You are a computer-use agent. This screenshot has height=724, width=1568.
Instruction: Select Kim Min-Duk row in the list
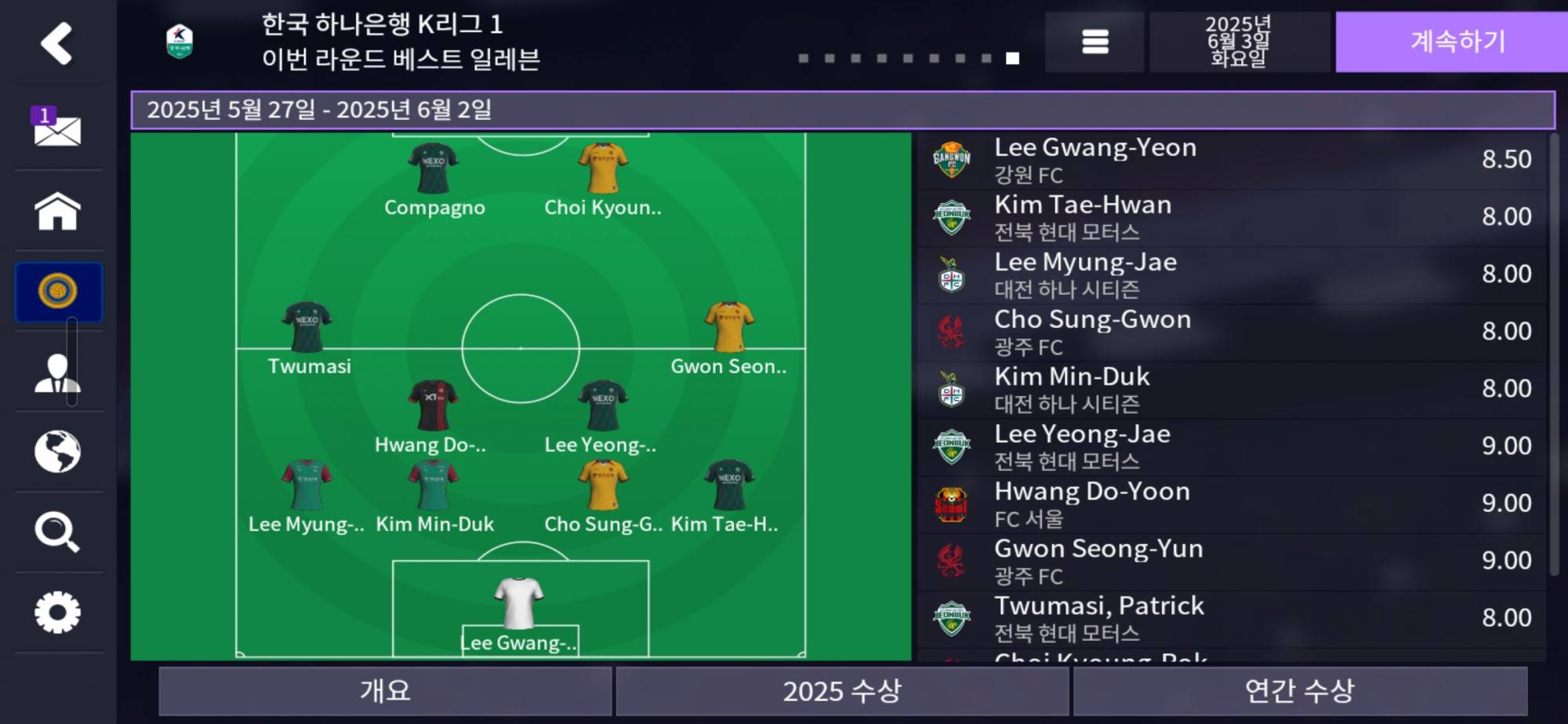(x=1231, y=389)
